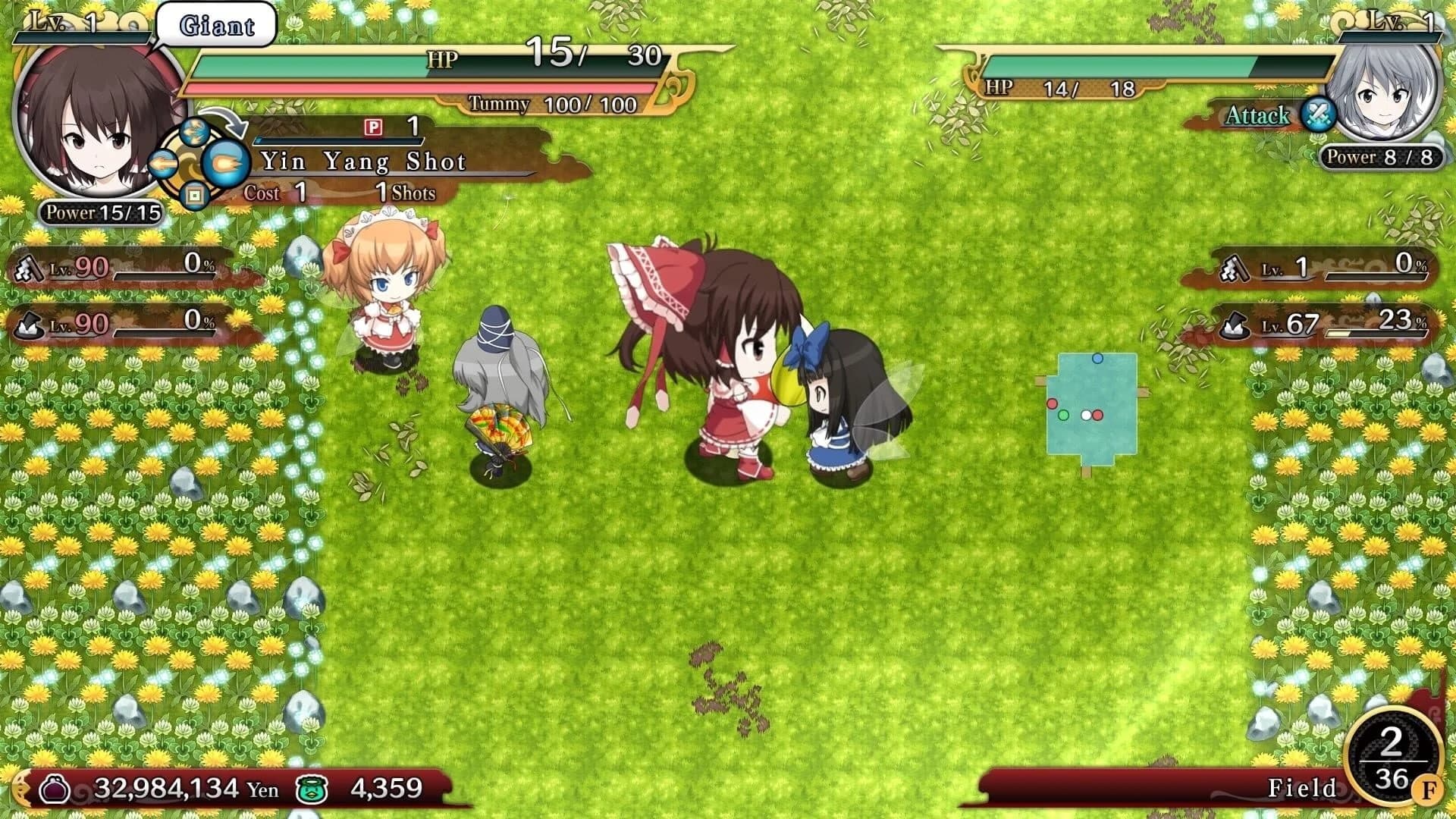Select the Yin Yang Shot fireball skill icon
The image size is (1456, 819).
click(227, 160)
